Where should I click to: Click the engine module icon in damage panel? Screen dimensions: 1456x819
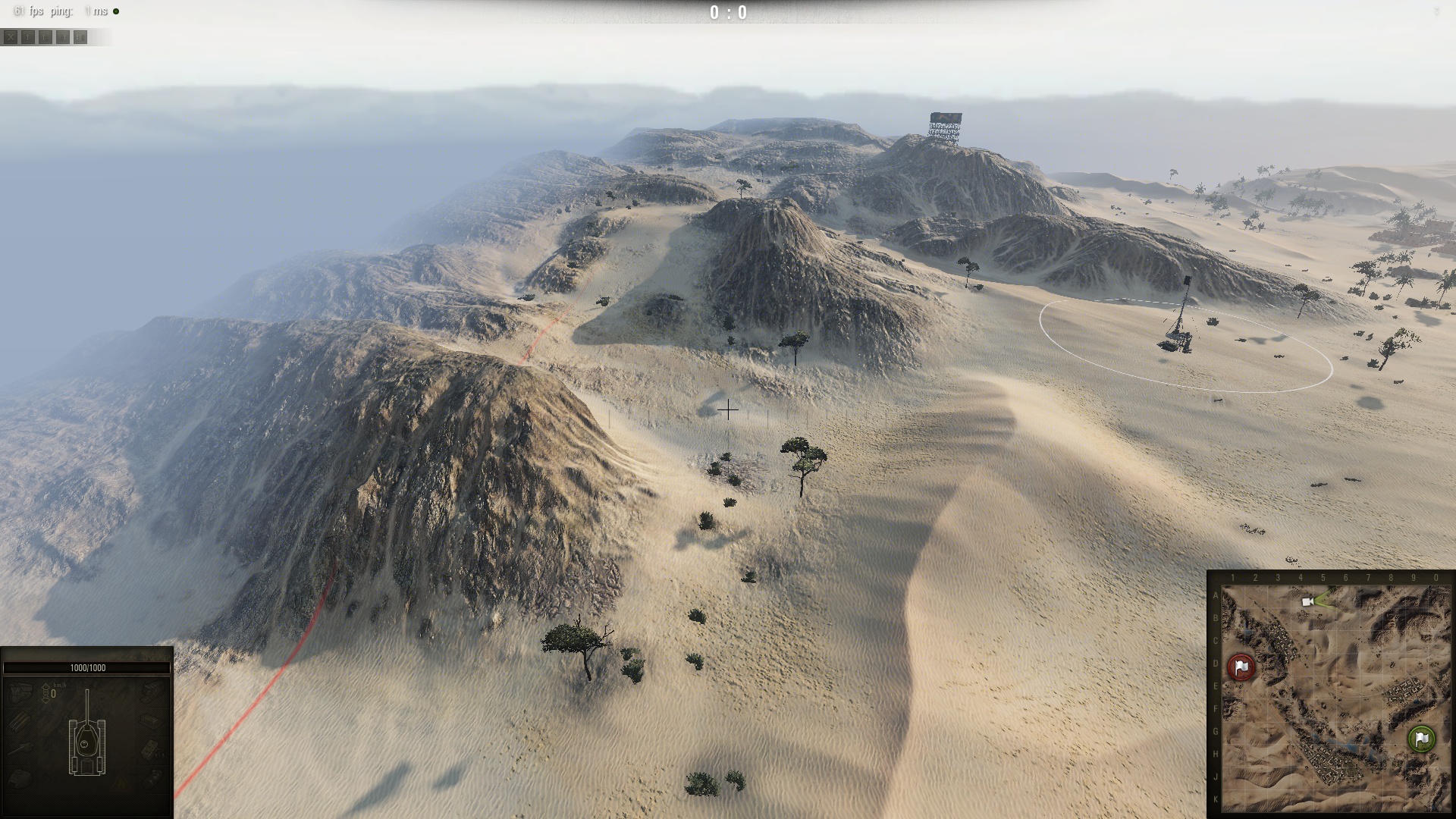click(x=20, y=691)
